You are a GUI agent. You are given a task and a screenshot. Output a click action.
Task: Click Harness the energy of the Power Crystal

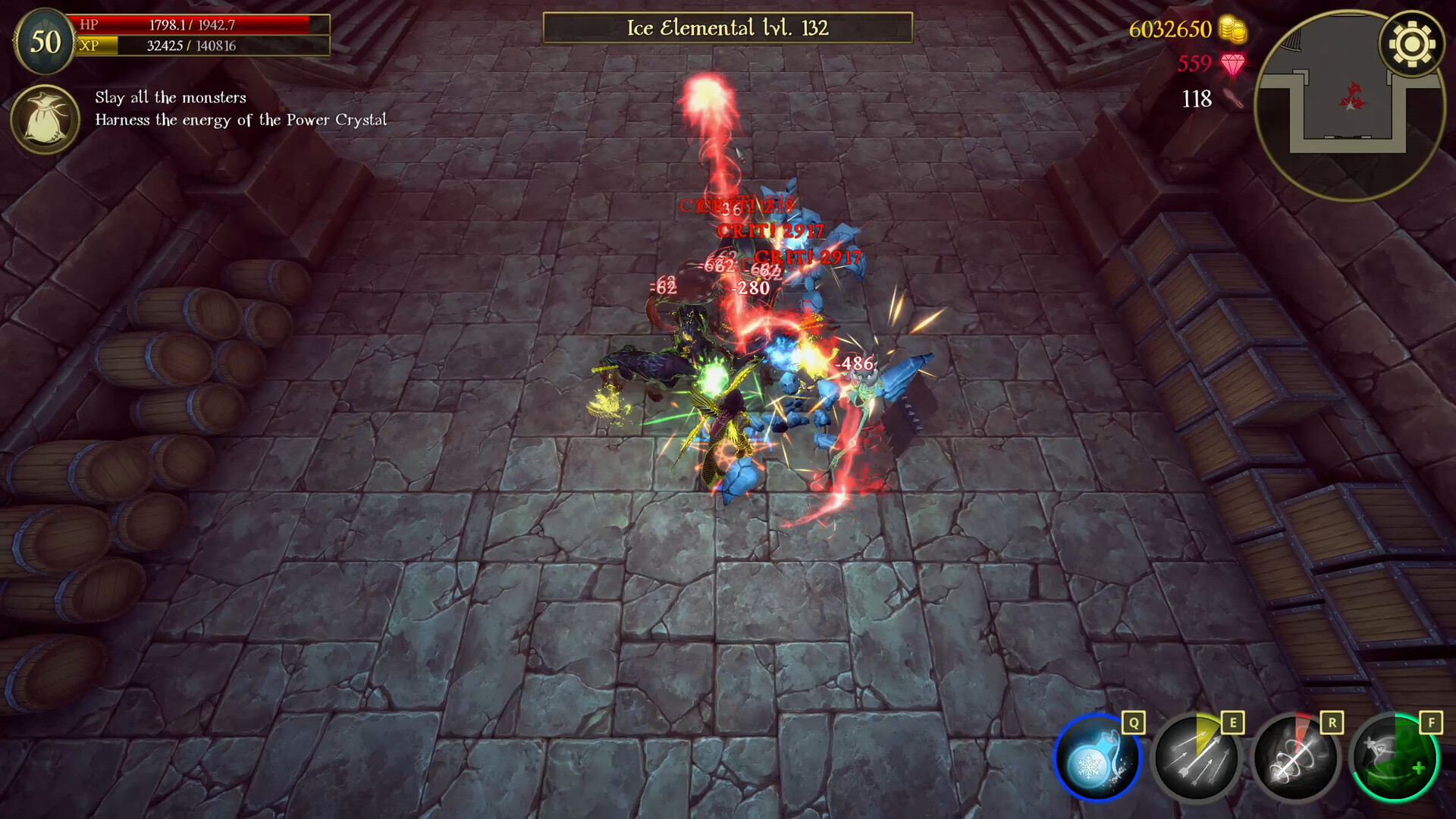coord(240,120)
